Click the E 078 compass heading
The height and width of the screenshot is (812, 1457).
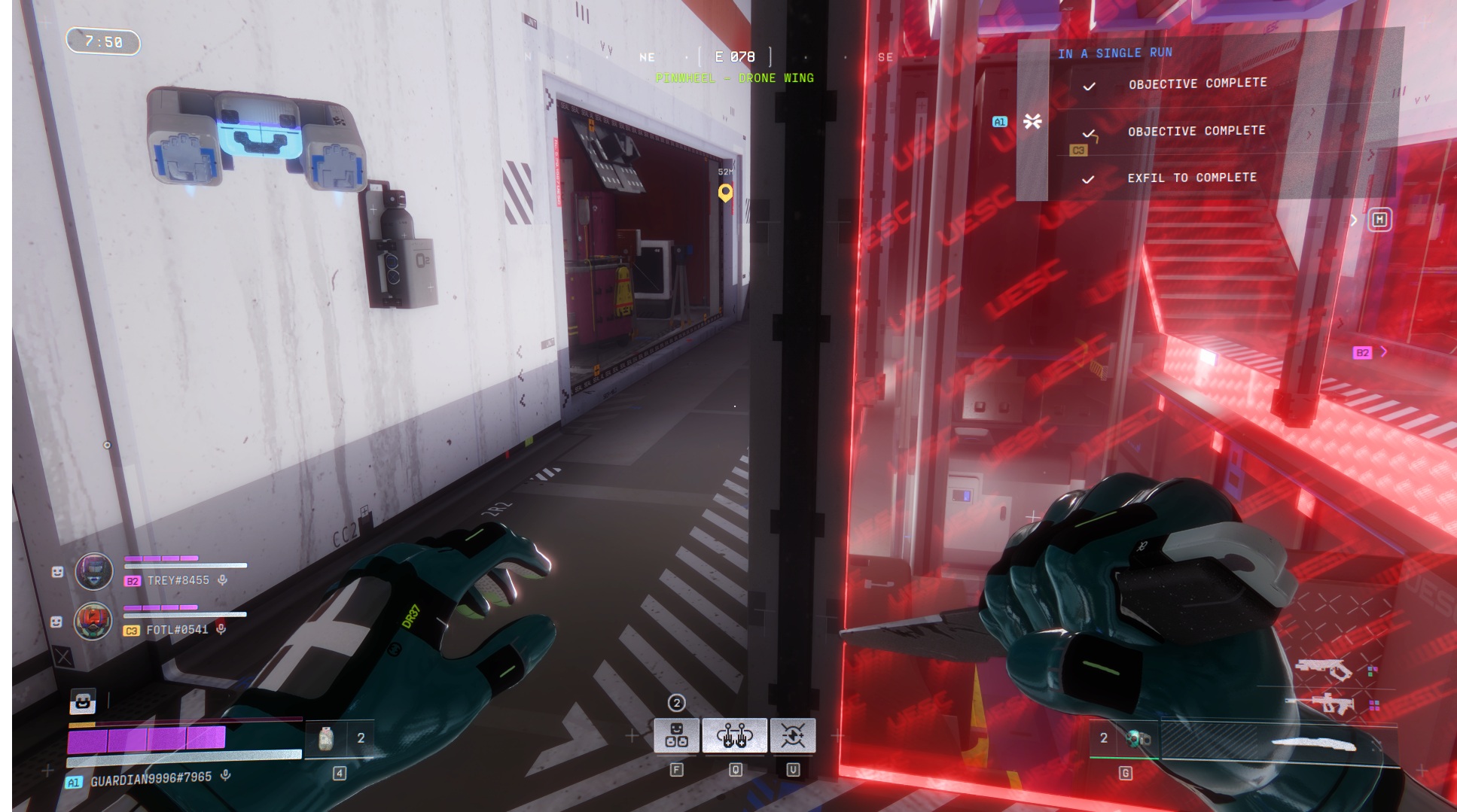coord(735,56)
